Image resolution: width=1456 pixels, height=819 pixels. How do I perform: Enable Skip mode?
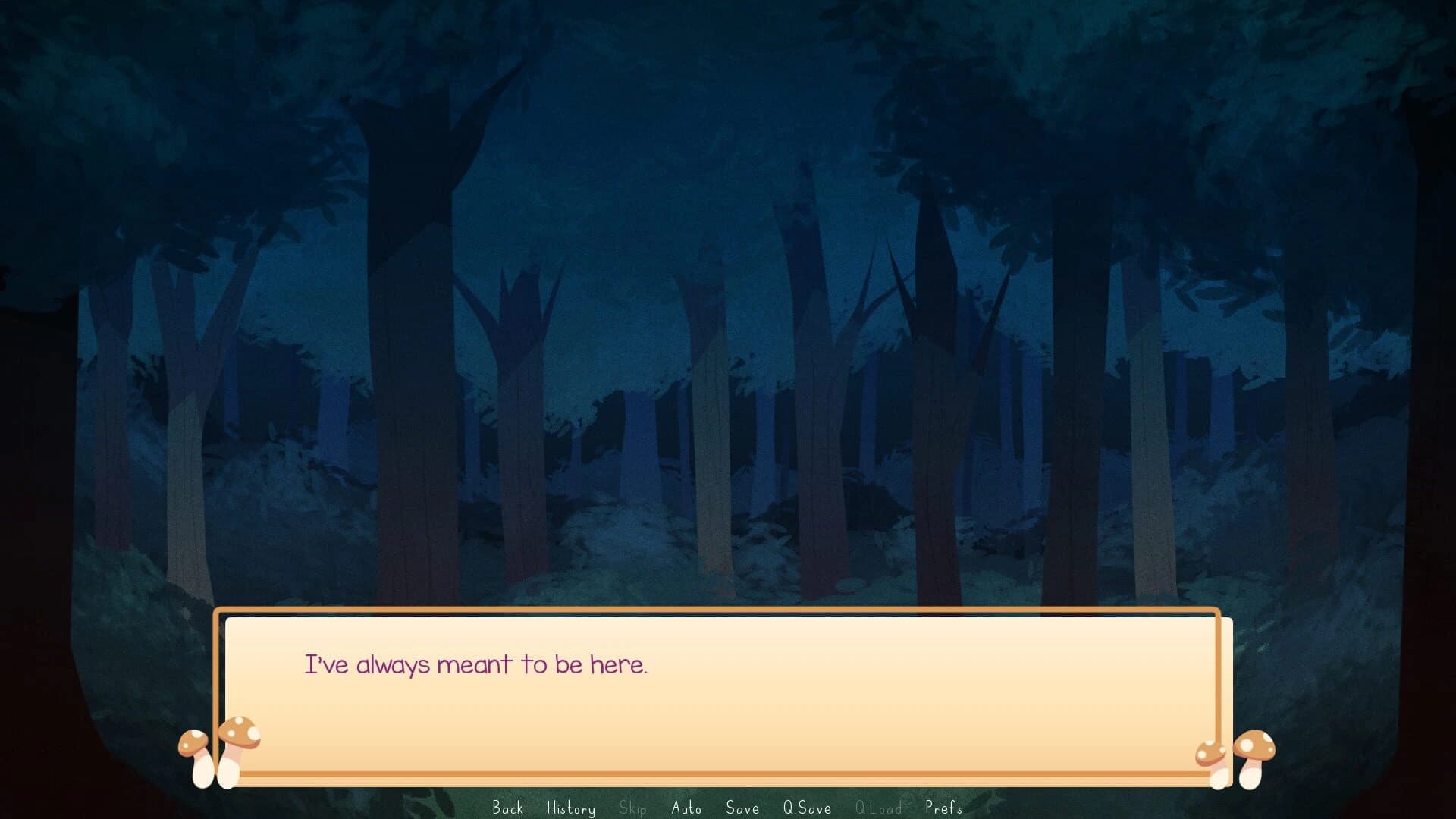632,808
